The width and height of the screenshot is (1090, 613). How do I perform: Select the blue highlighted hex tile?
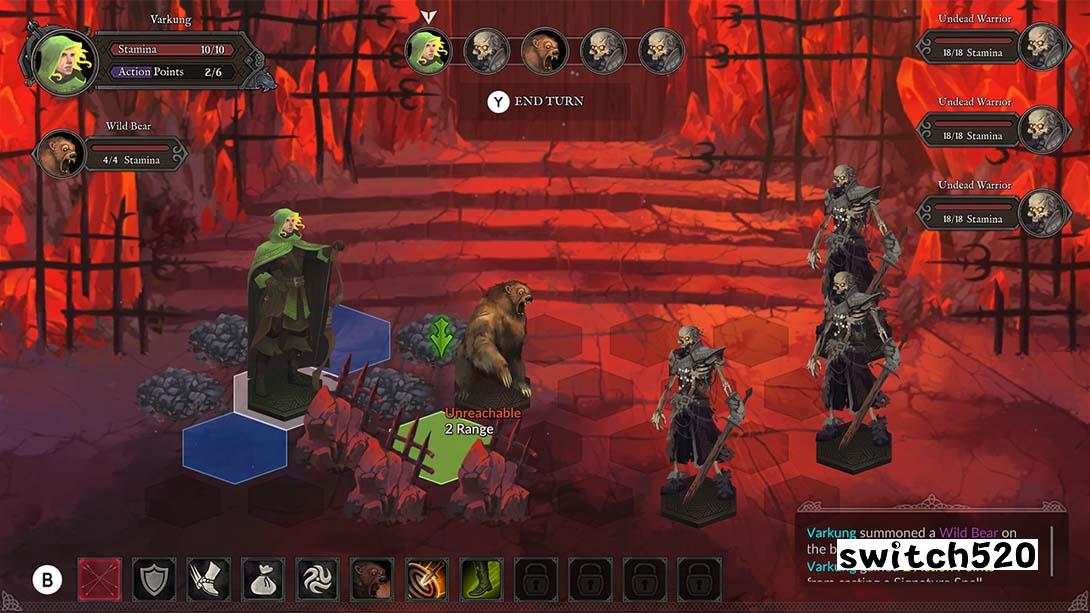[x=234, y=447]
